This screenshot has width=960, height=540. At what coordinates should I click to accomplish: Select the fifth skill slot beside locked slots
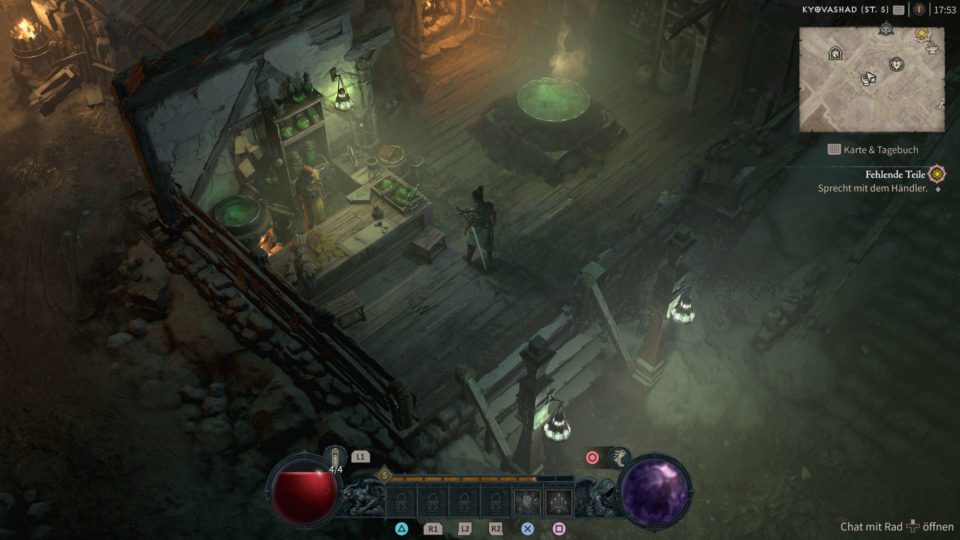pyautogui.click(x=527, y=501)
